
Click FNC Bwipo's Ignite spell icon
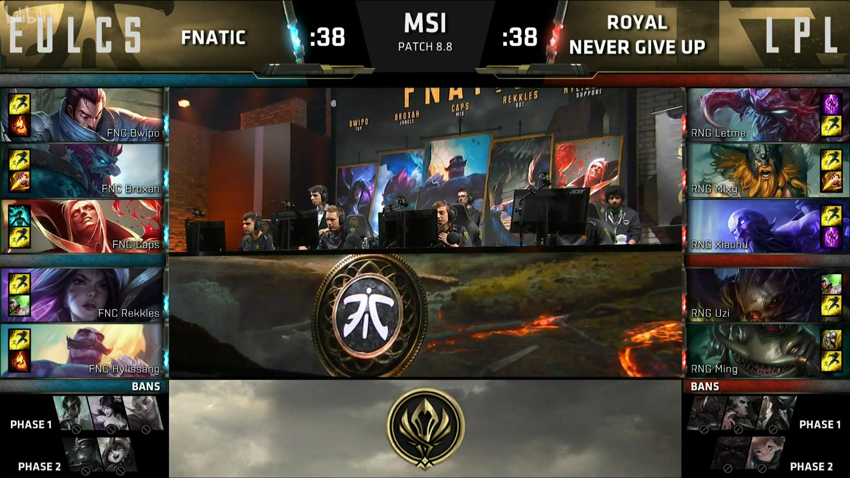[19, 126]
